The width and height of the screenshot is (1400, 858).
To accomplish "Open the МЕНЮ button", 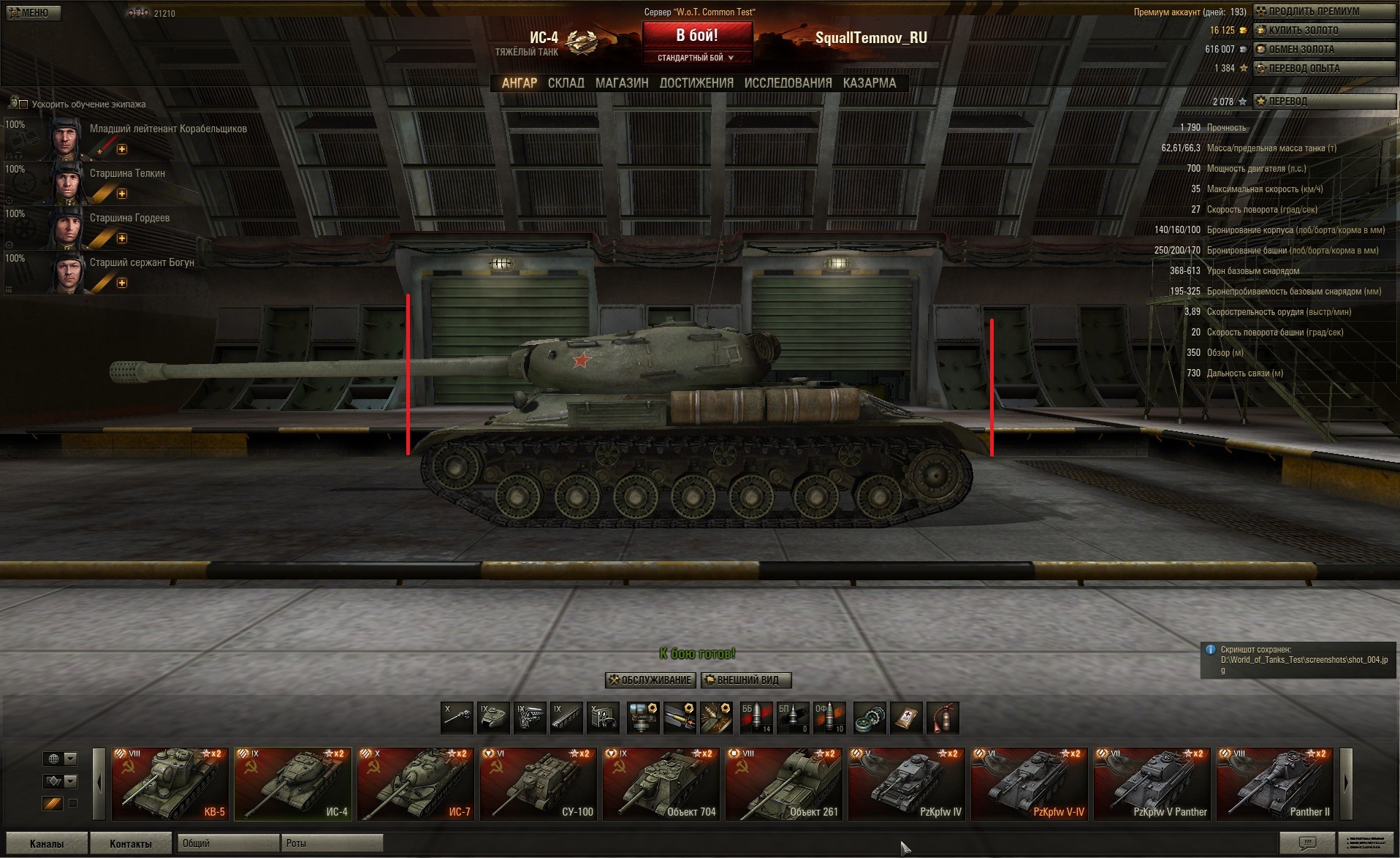I will pos(34,12).
